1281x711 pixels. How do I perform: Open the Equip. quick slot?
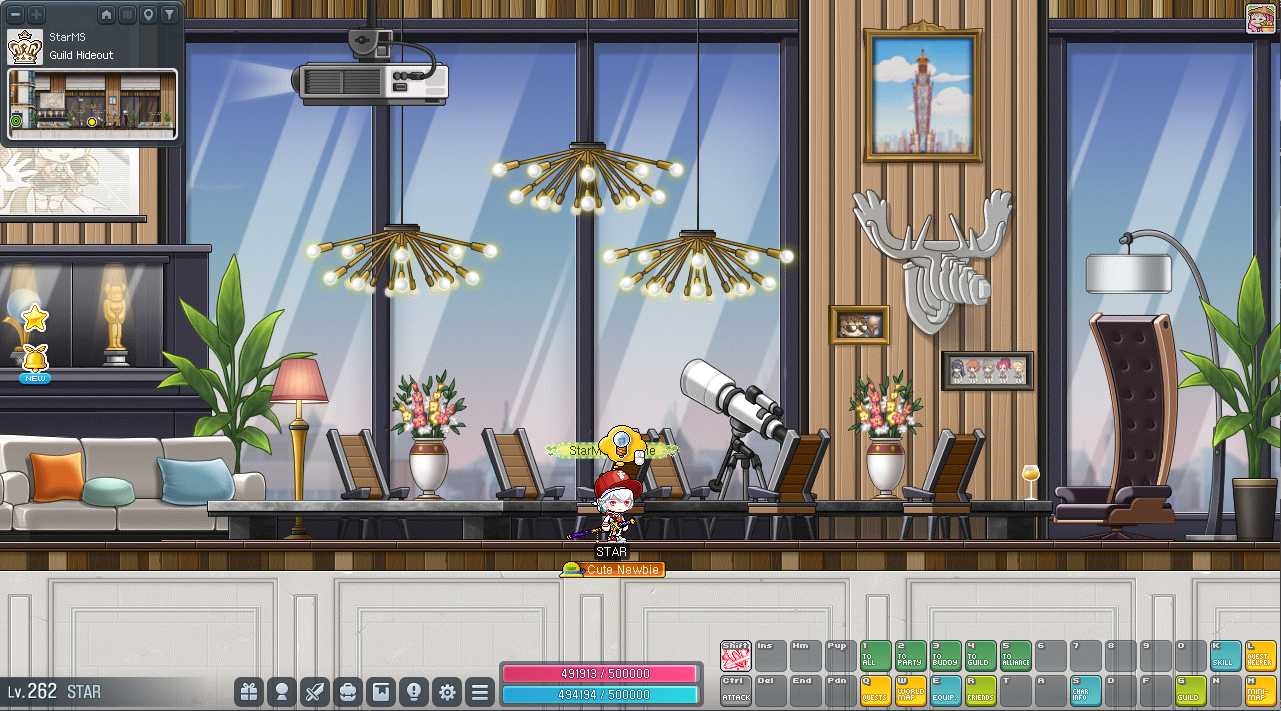pyautogui.click(x=945, y=690)
